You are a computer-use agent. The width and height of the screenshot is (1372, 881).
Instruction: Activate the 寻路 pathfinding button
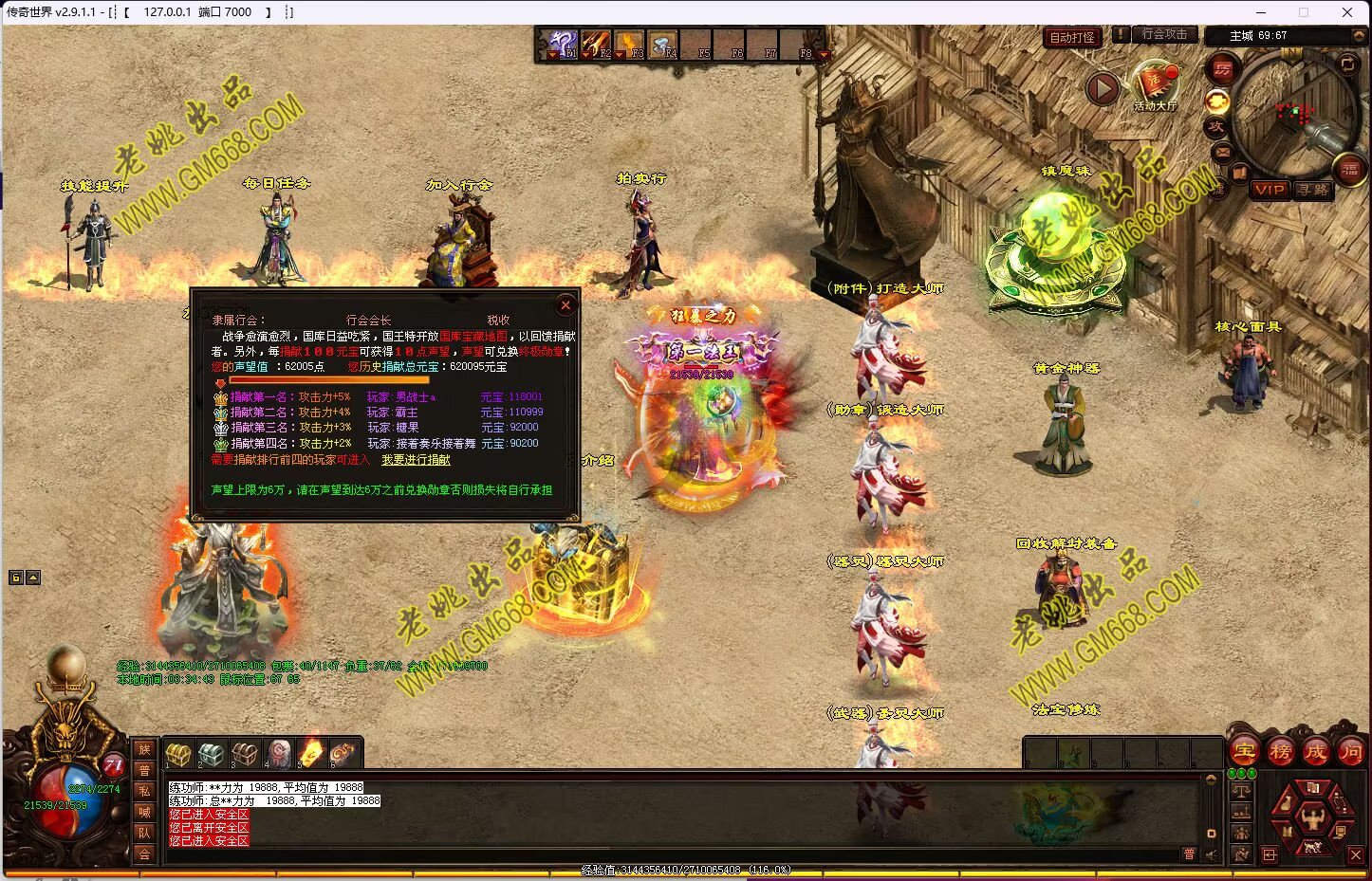click(1313, 190)
